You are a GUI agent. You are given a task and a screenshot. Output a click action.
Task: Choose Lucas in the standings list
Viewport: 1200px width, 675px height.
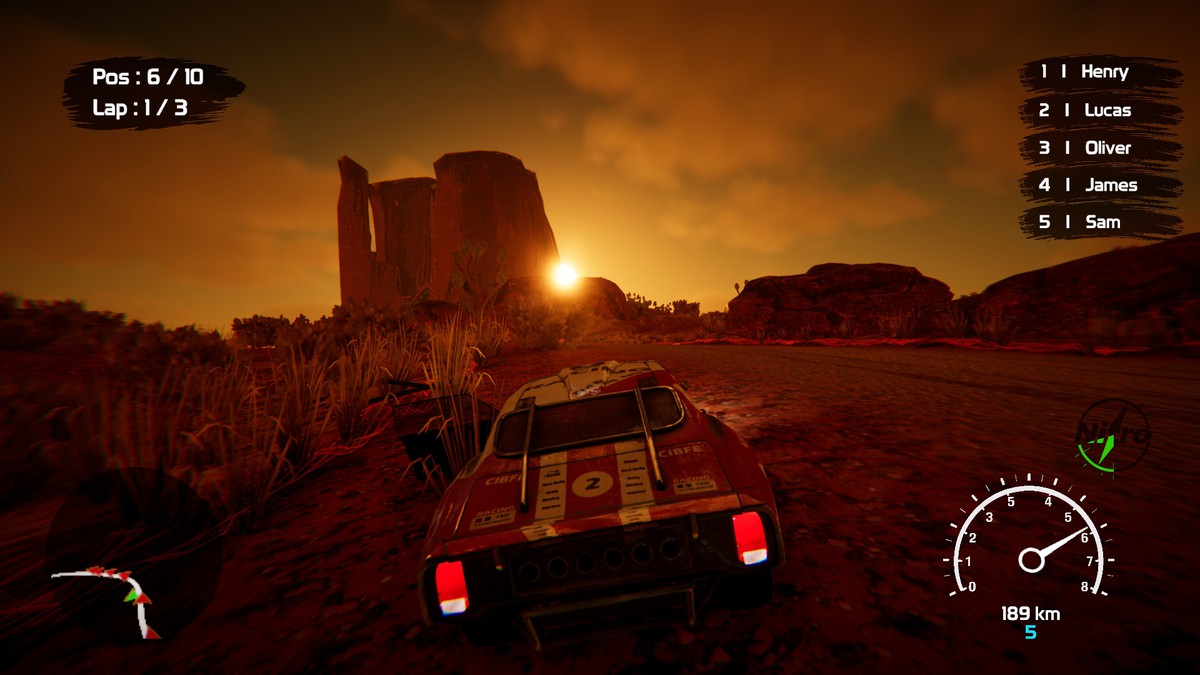1100,110
